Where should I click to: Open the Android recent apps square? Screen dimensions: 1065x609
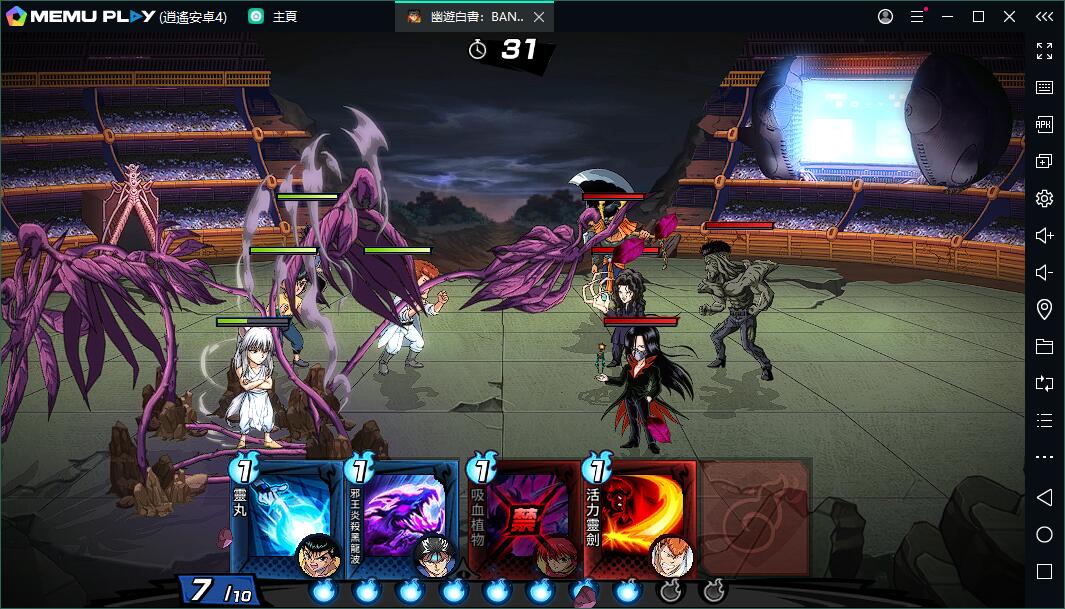(x=1044, y=571)
